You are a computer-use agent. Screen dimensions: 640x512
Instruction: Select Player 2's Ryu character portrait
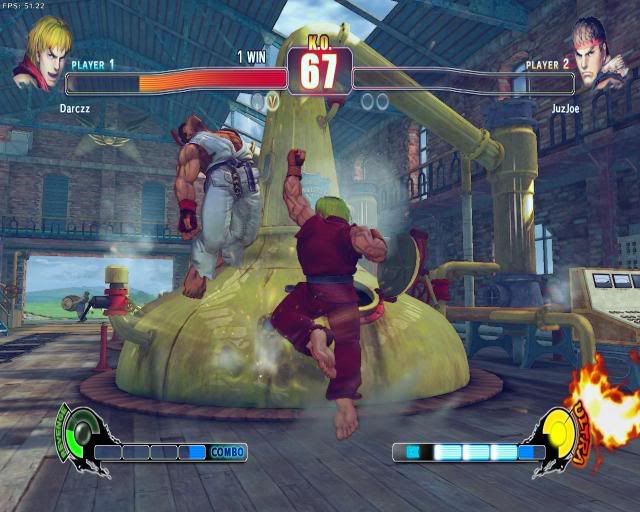(598, 52)
